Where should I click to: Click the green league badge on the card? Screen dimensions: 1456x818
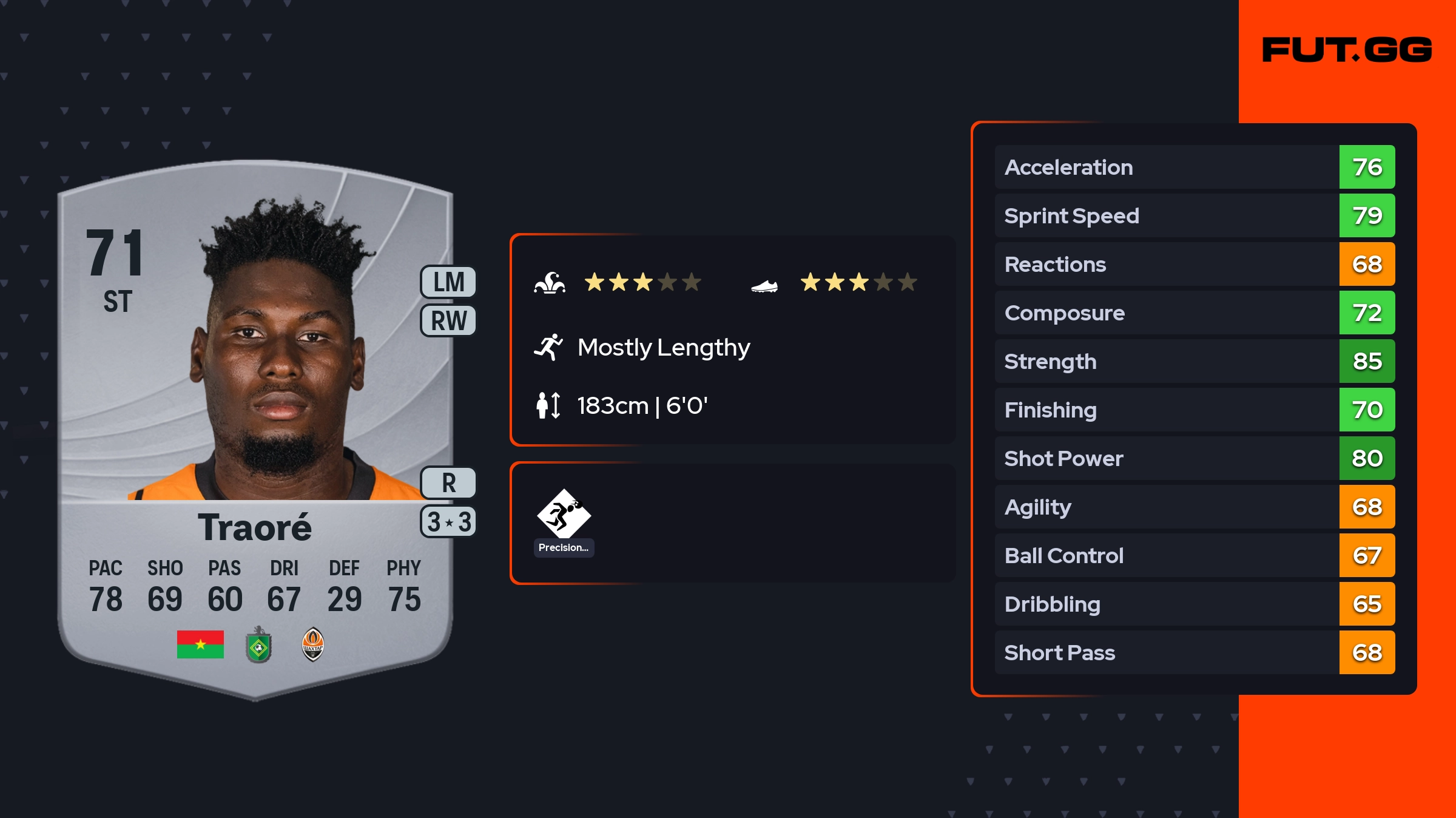258,646
